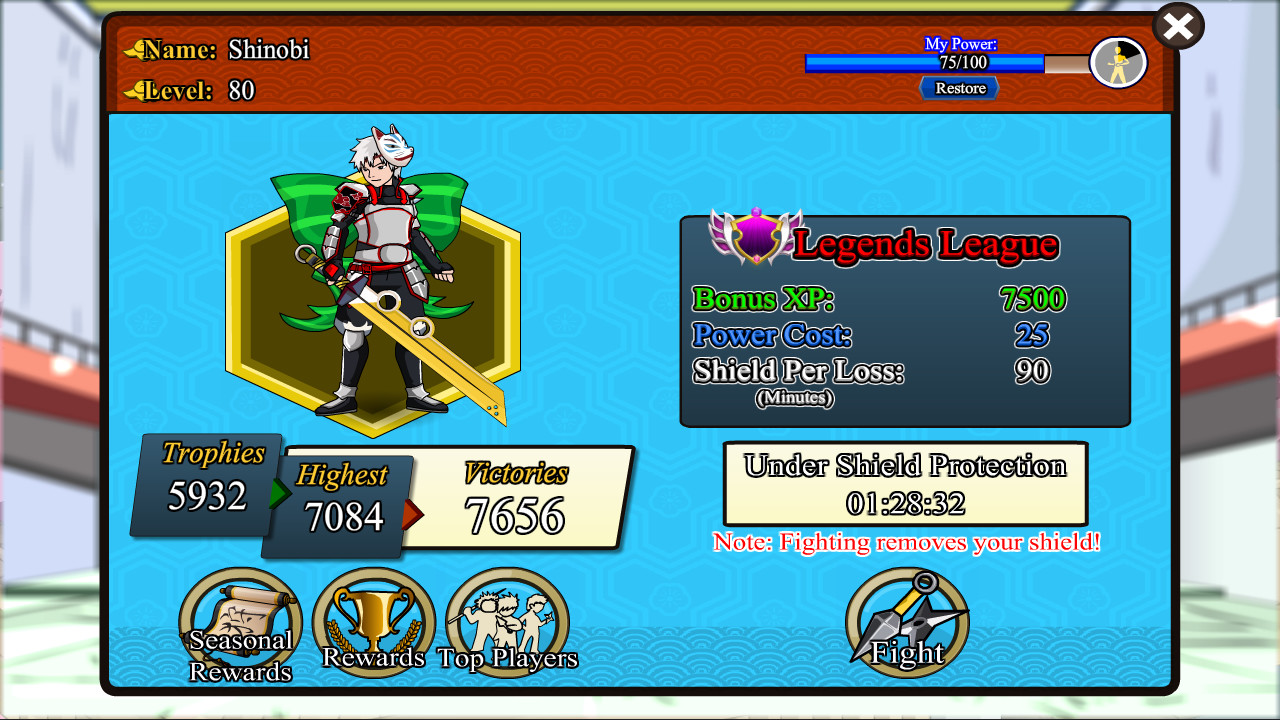The image size is (1280, 720).
Task: Click the blue My Power progress bar
Action: pos(924,63)
